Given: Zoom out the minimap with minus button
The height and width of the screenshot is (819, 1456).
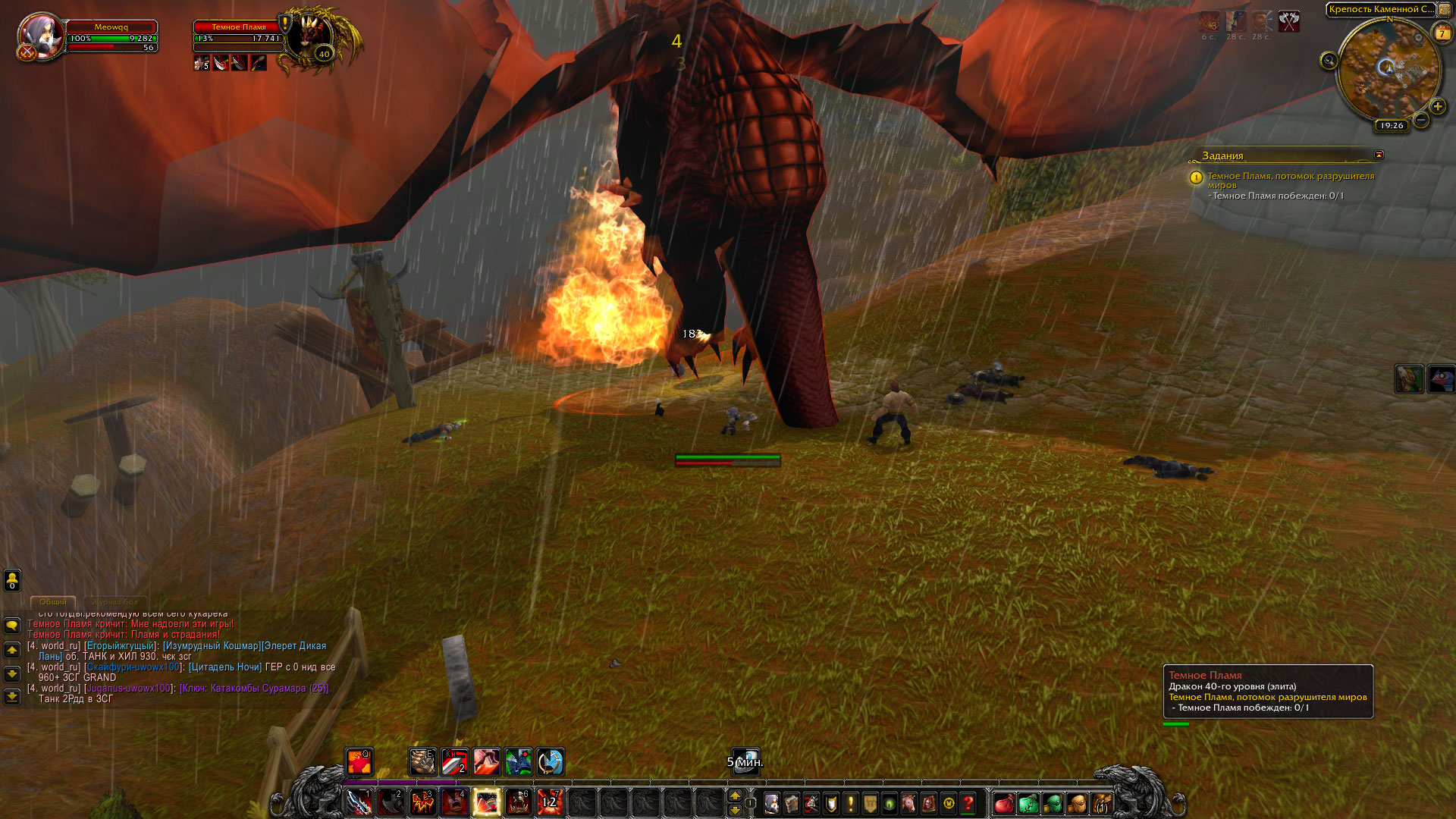Looking at the screenshot, I should [1421, 120].
